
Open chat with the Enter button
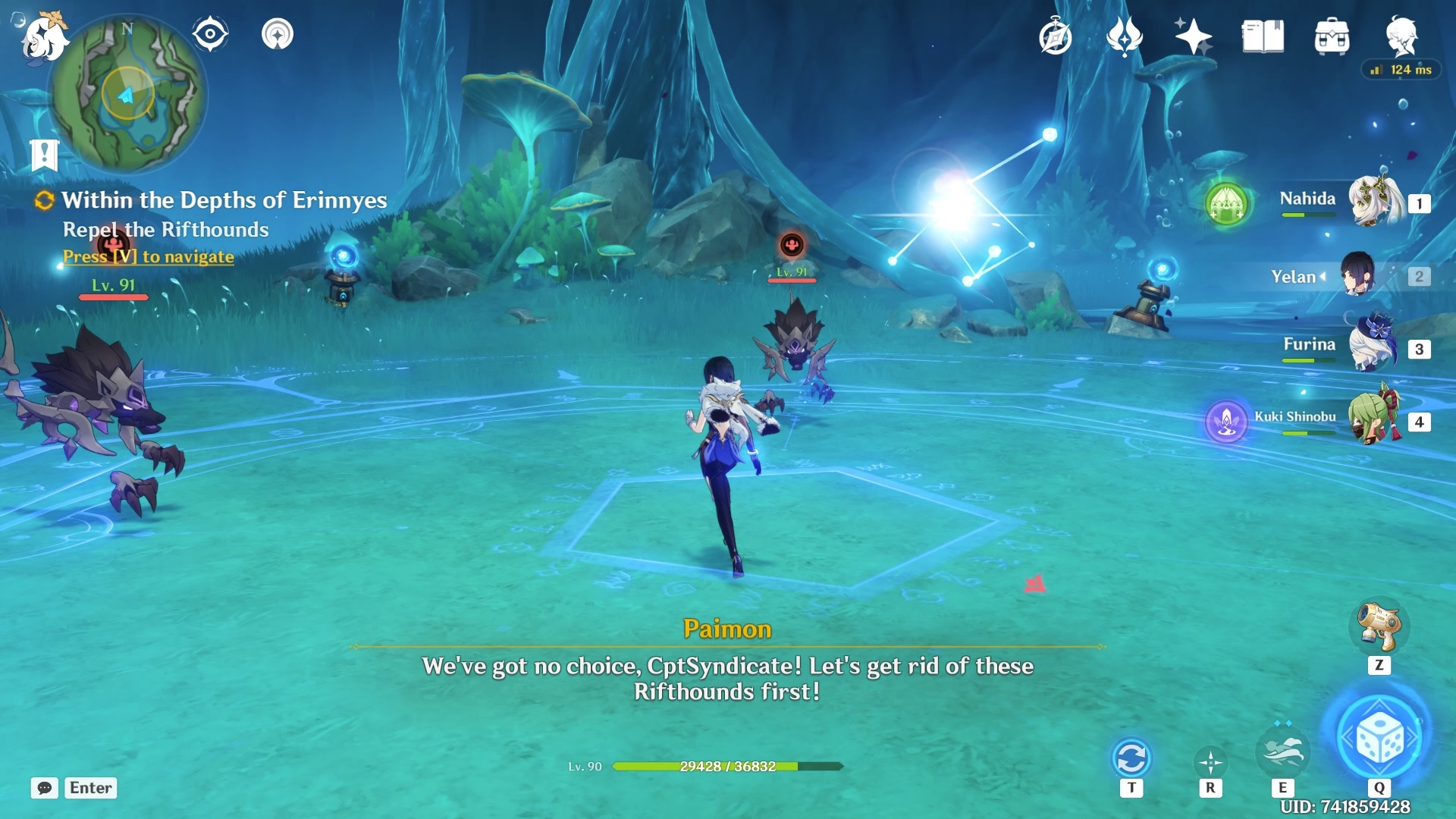coord(89,788)
